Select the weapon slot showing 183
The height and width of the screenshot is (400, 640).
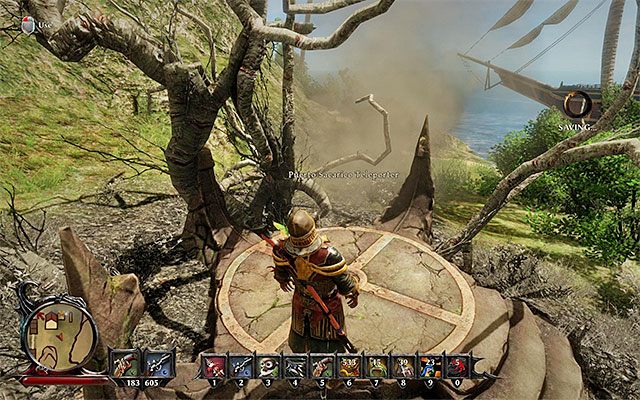pyautogui.click(x=125, y=363)
